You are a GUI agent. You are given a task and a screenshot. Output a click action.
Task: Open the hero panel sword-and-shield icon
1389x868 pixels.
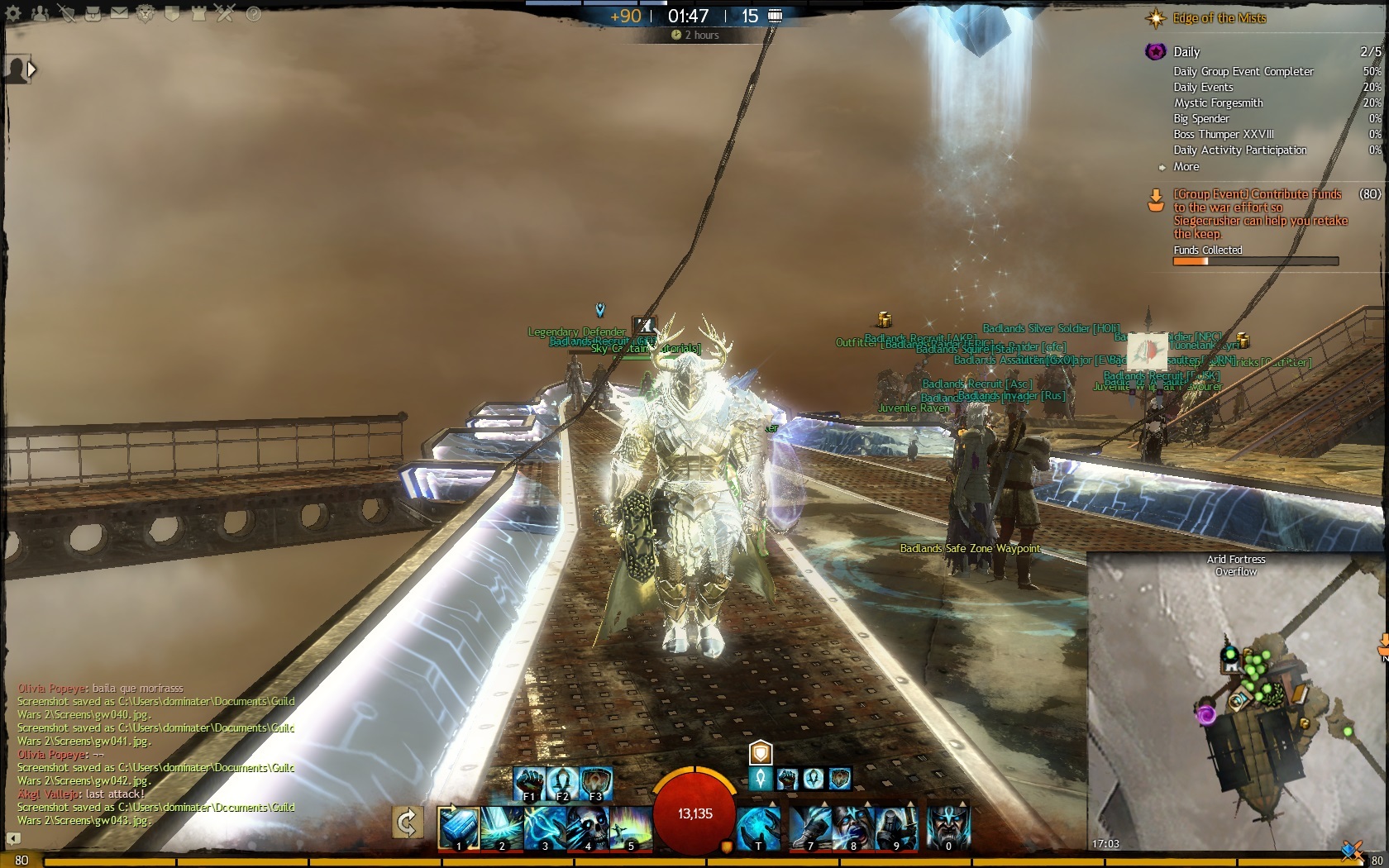tap(67, 13)
